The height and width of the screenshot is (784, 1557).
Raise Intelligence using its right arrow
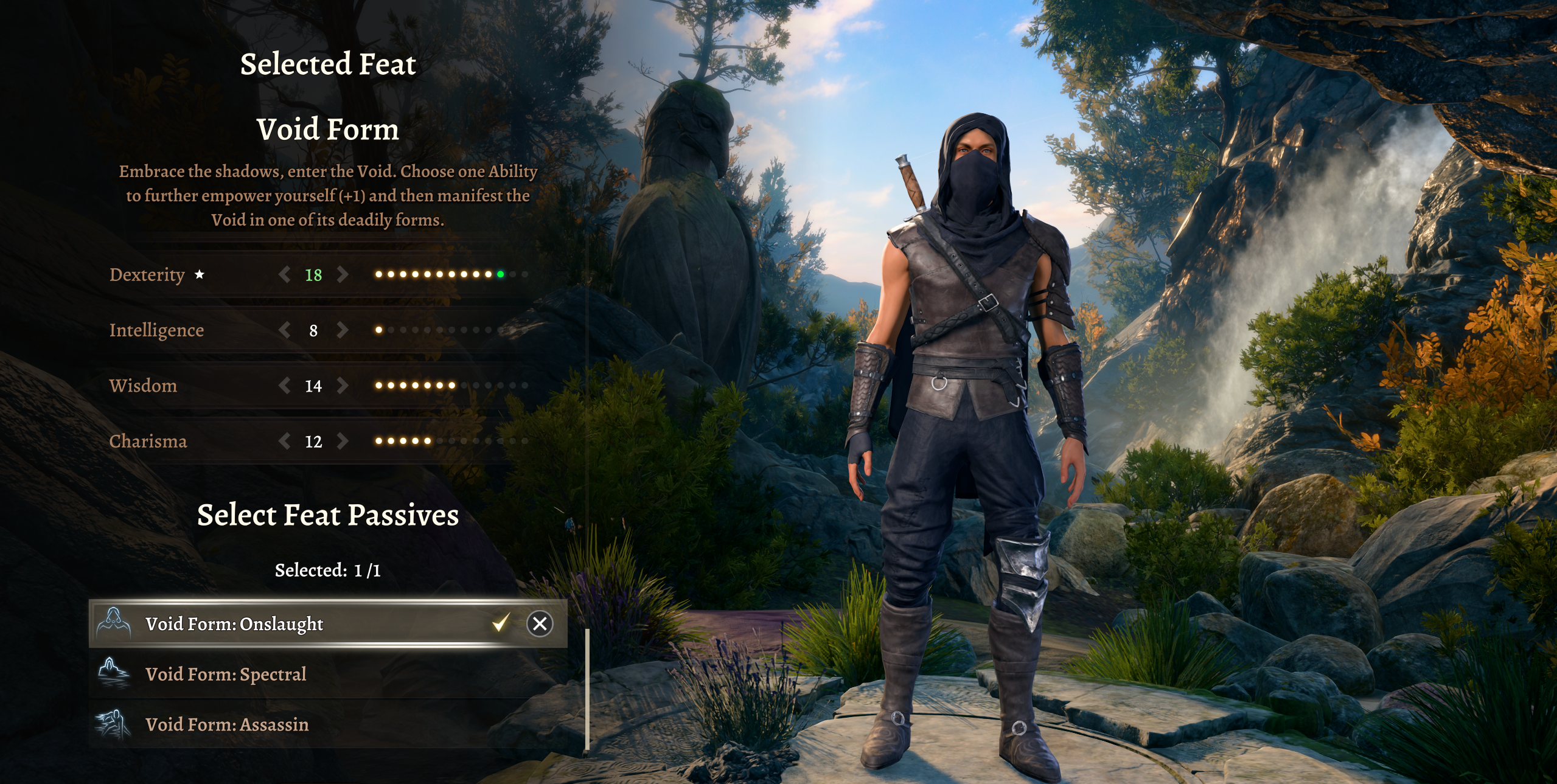point(343,330)
